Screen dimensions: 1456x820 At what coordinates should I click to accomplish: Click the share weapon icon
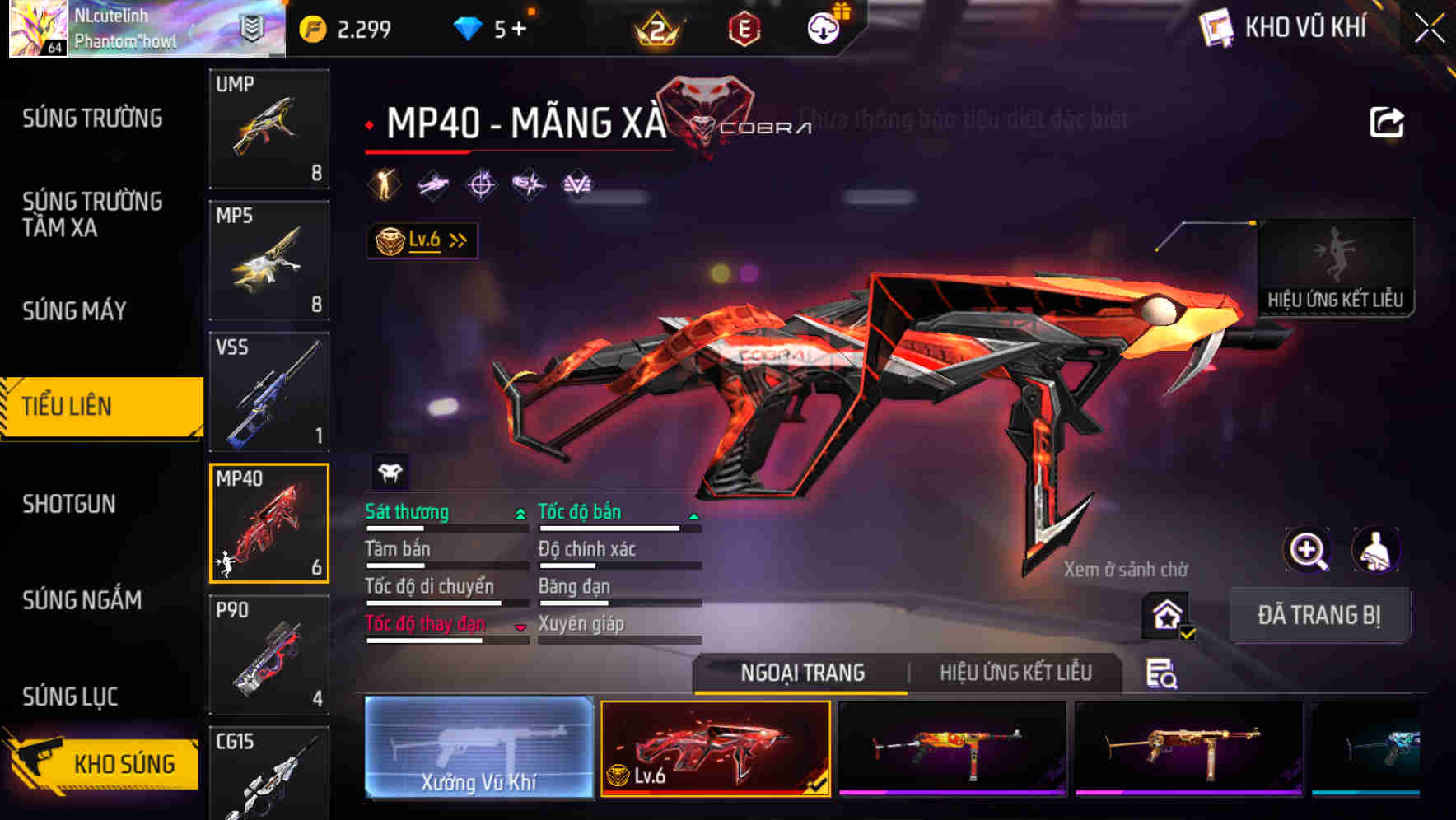pyautogui.click(x=1387, y=122)
